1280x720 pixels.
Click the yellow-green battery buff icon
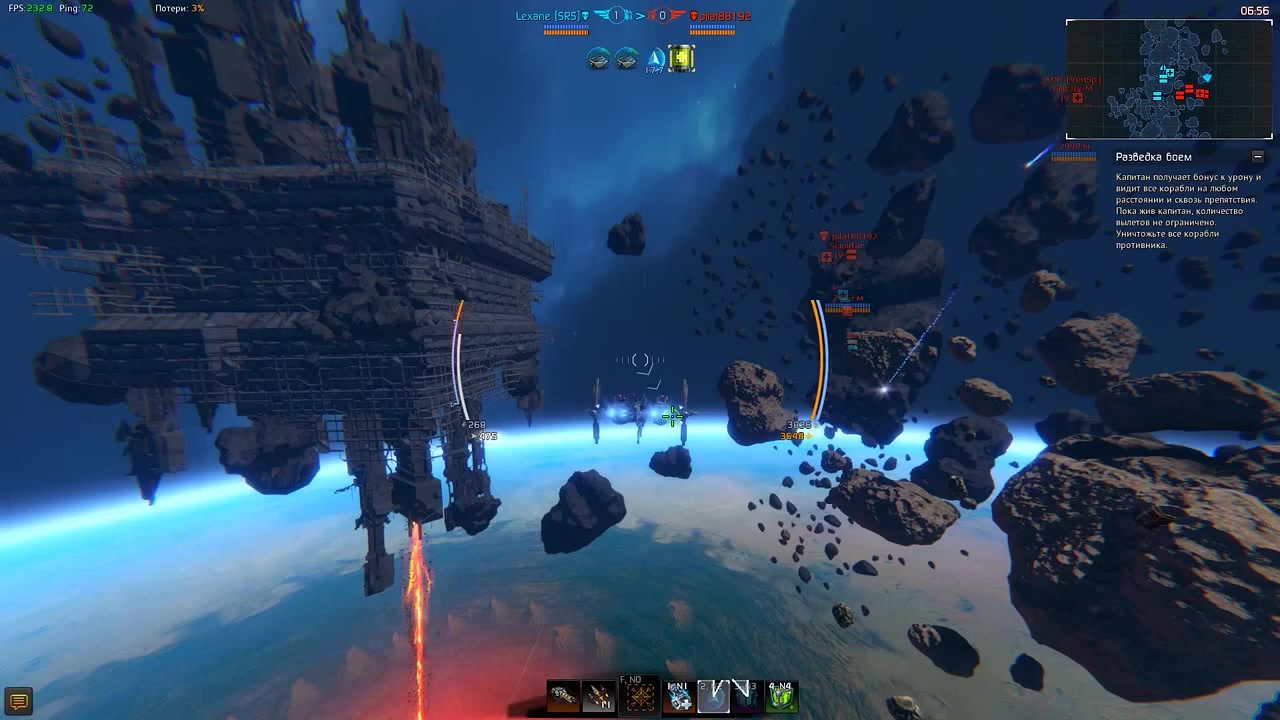(682, 59)
